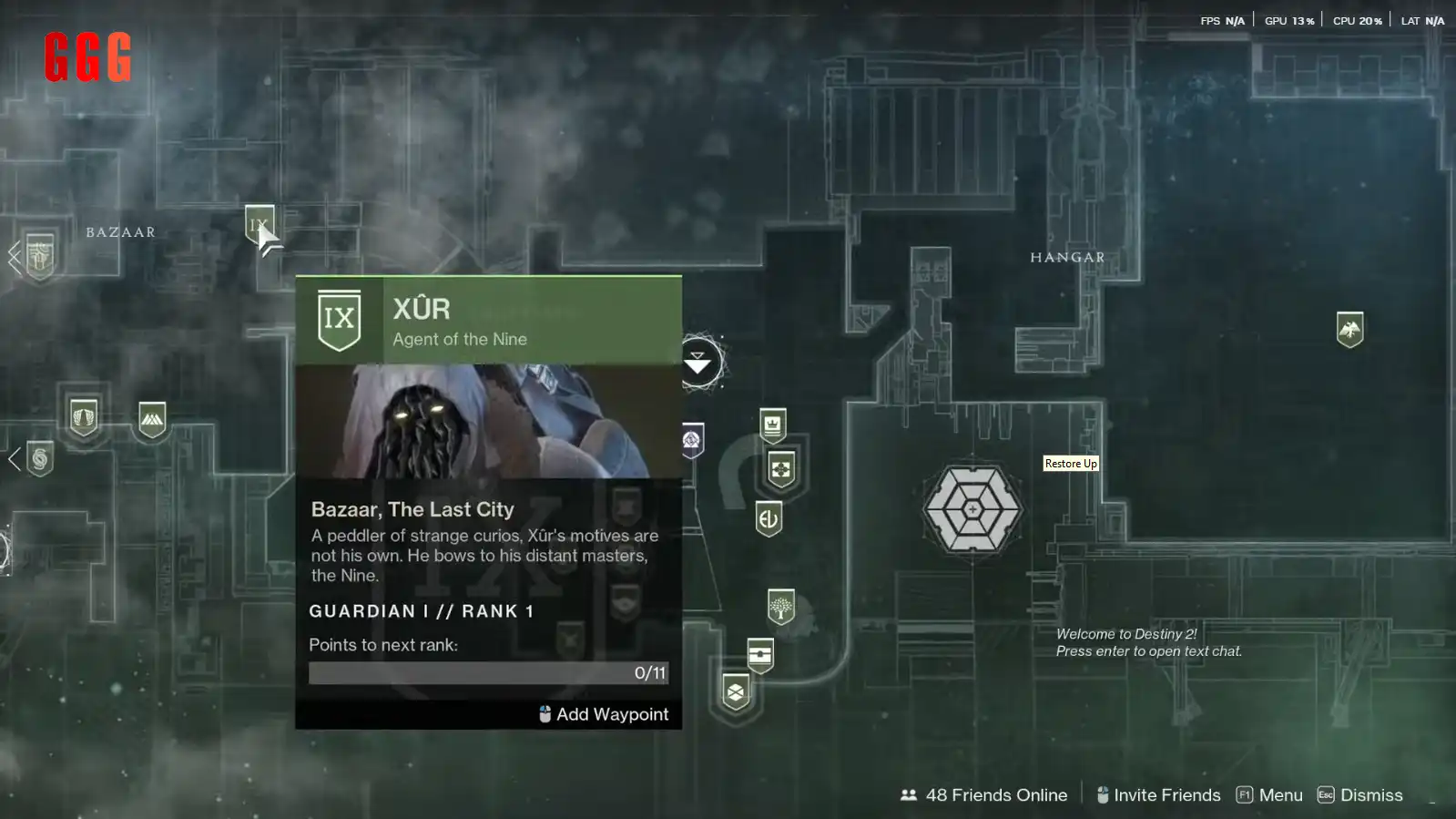Select the four-diamond cross vendor marker
Screen dimensions: 1456x819
pyautogui.click(x=780, y=470)
